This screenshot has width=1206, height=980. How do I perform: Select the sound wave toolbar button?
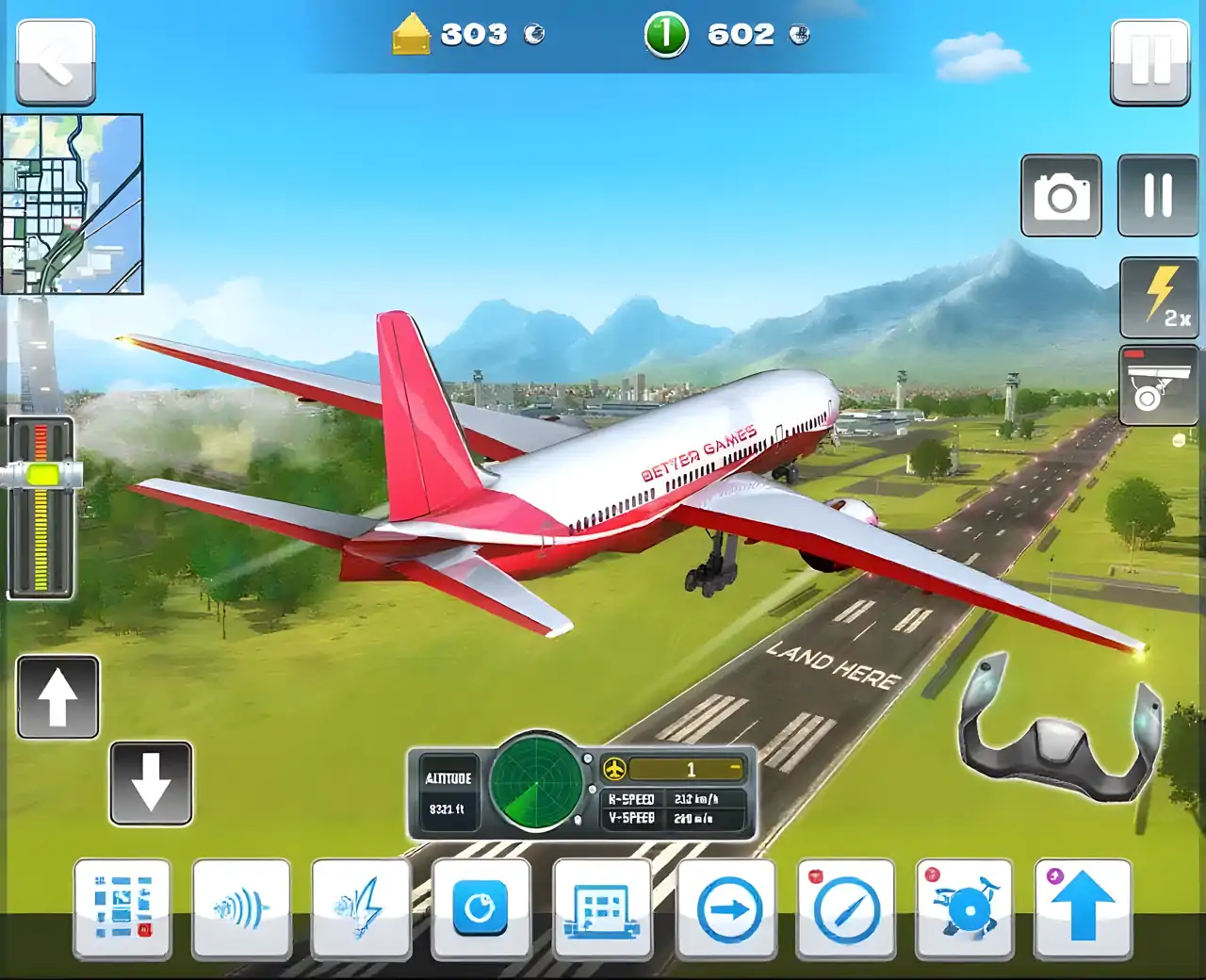pos(241,907)
